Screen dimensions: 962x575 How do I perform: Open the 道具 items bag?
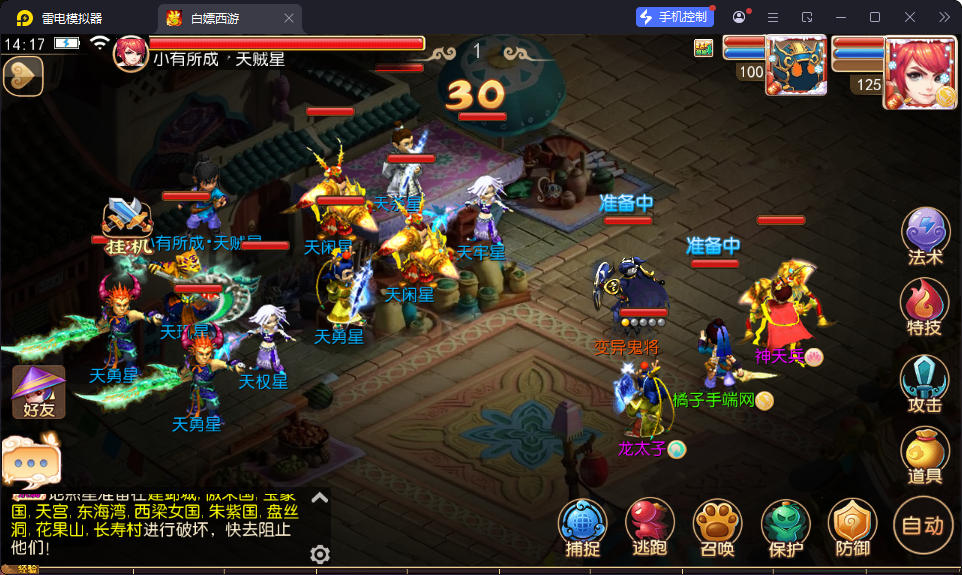(x=925, y=455)
